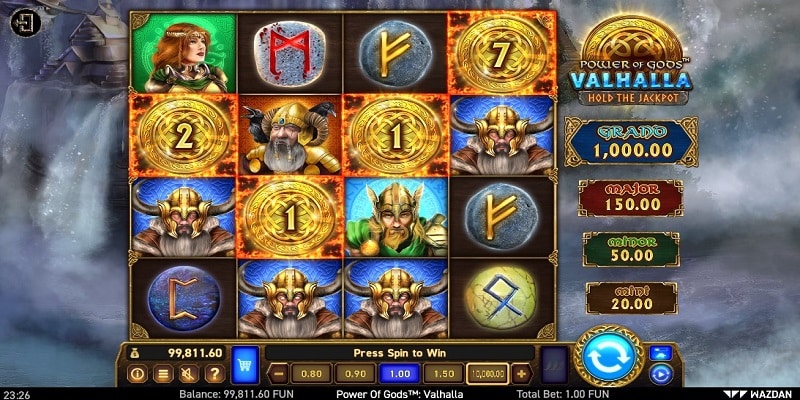Start autoplay with the small play button

point(660,374)
